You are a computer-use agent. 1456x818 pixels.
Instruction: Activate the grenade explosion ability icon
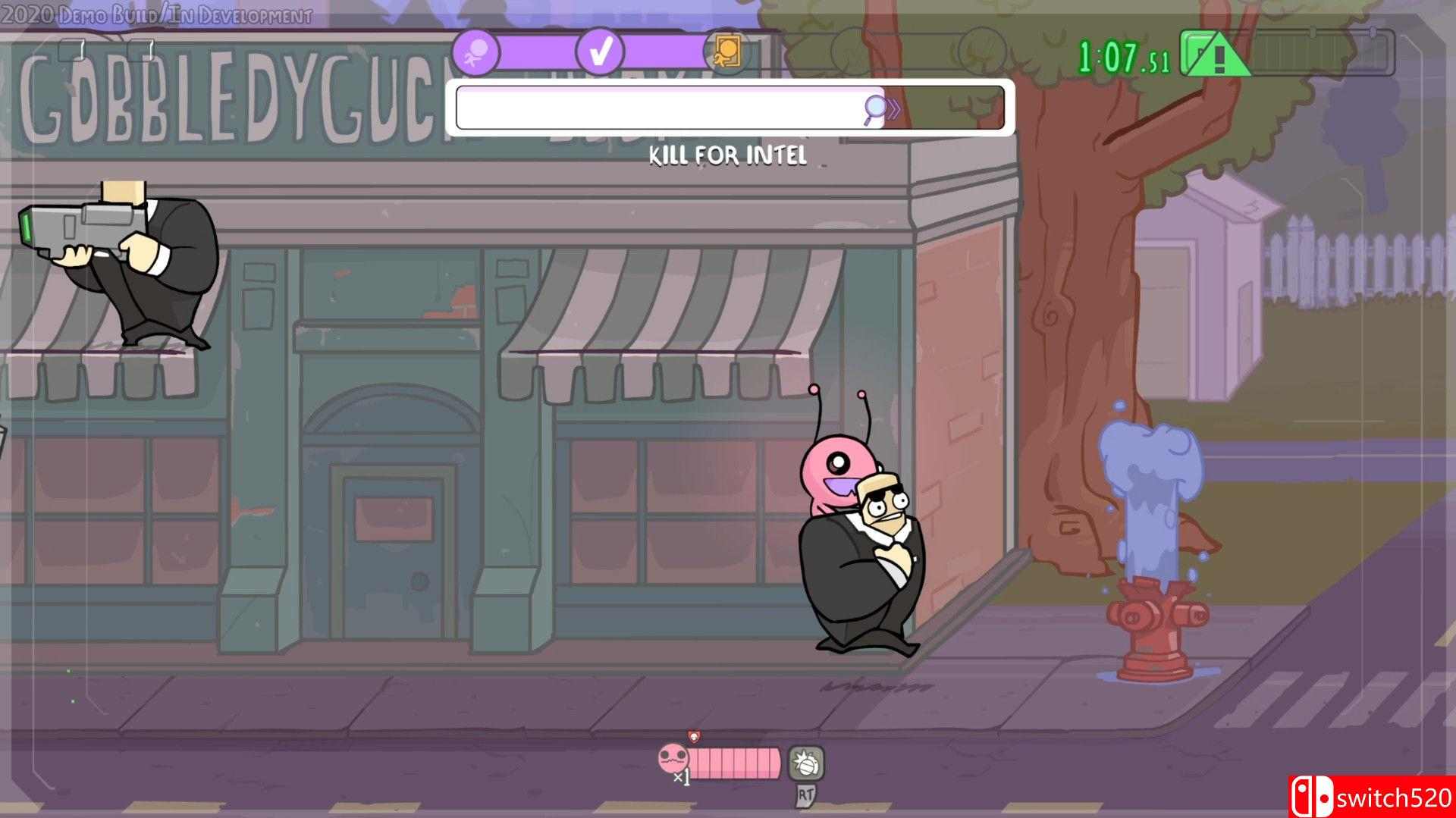(x=805, y=763)
